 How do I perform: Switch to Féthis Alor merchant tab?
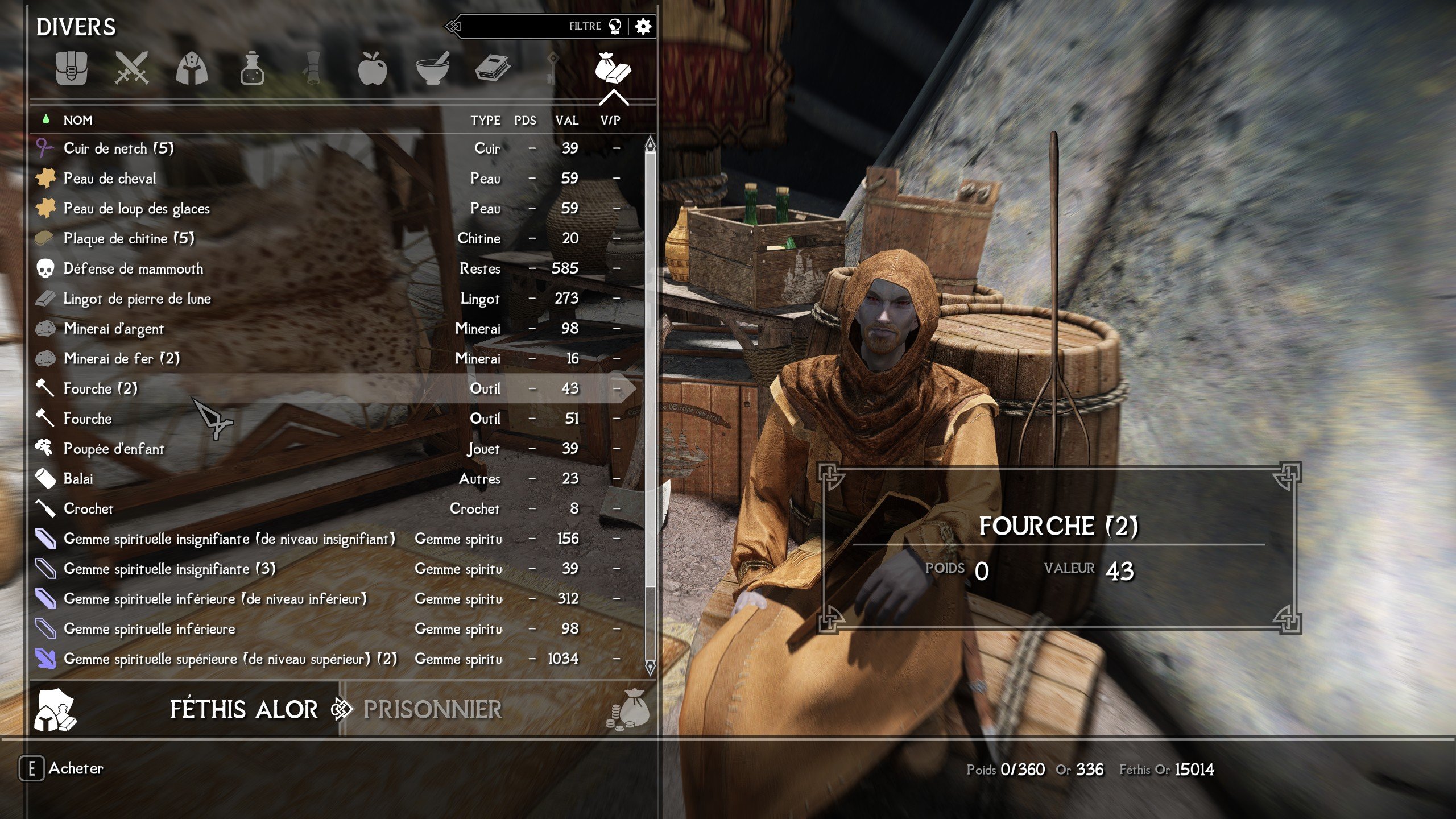point(243,710)
